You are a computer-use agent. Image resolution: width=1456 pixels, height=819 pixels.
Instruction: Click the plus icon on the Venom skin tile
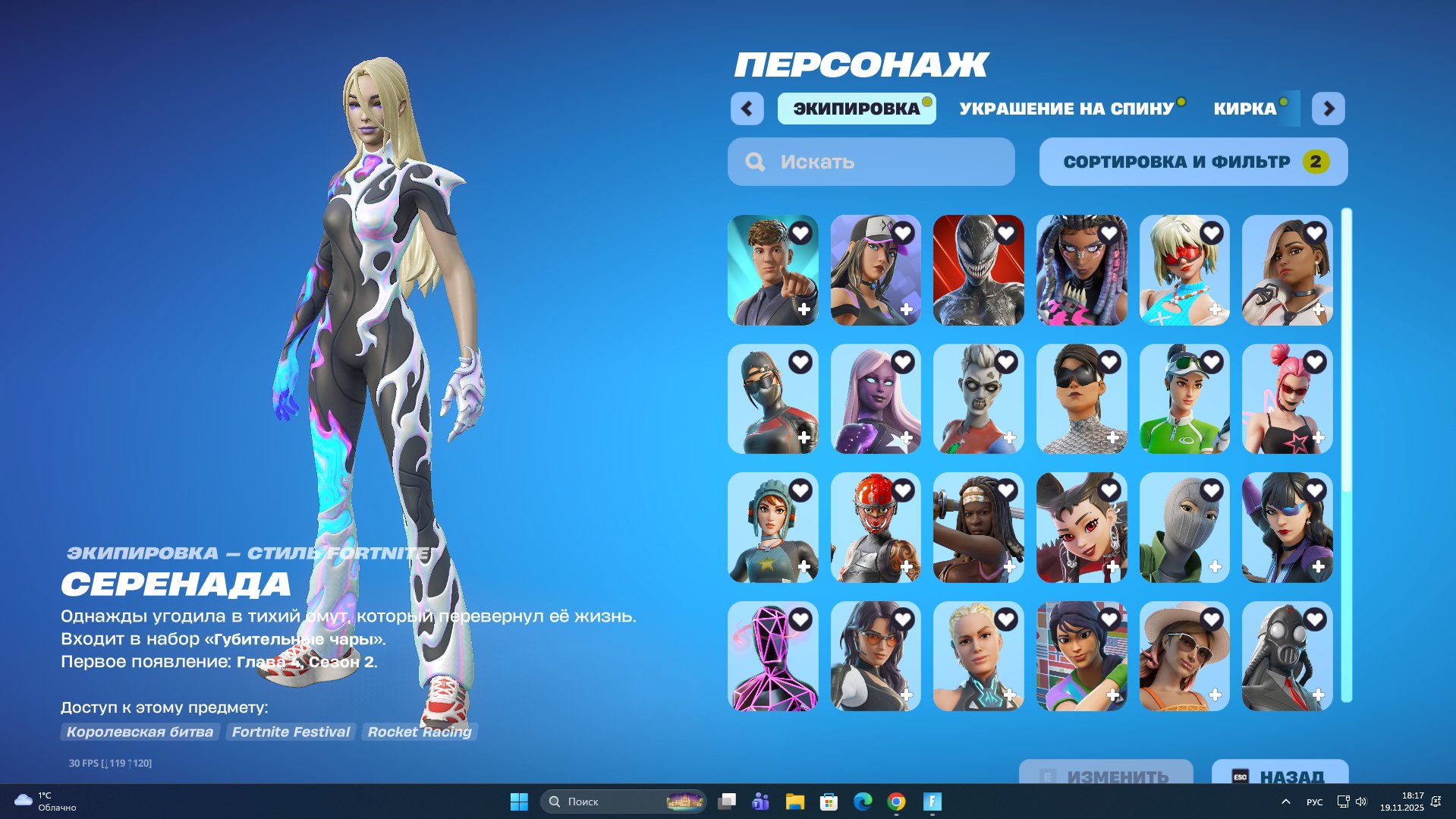(x=1009, y=310)
